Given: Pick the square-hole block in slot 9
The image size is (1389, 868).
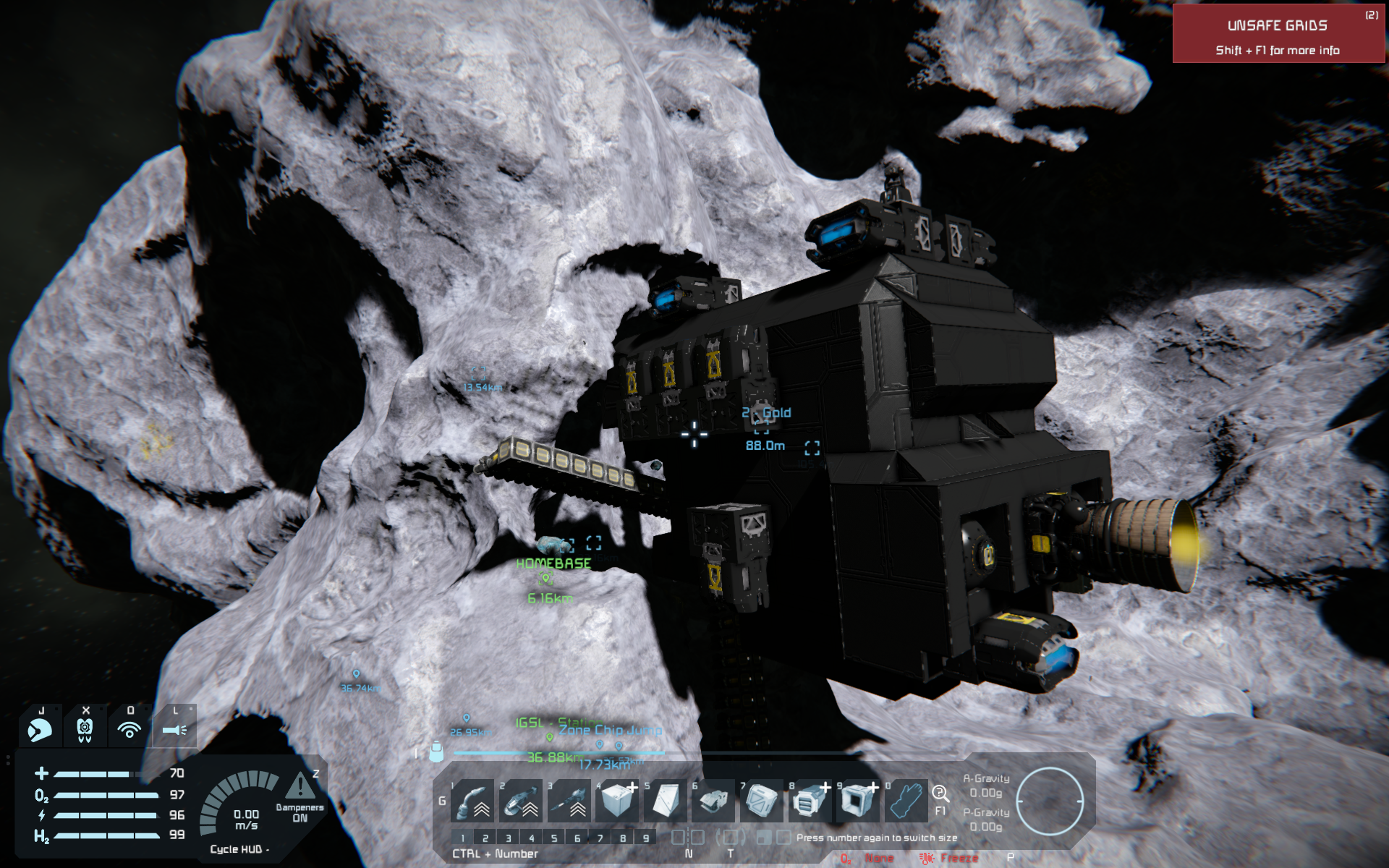Looking at the screenshot, I should 857,801.
